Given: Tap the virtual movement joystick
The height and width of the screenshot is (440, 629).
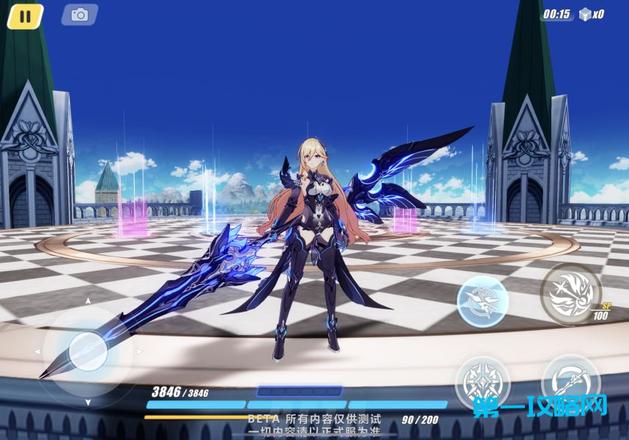Looking at the screenshot, I should point(87,351).
